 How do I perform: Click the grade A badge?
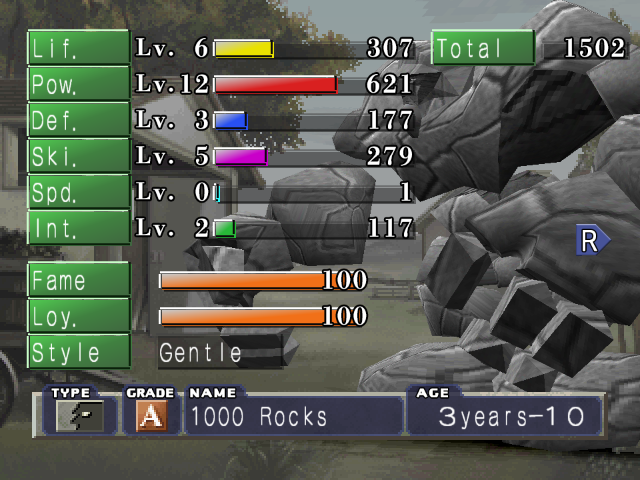point(151,416)
